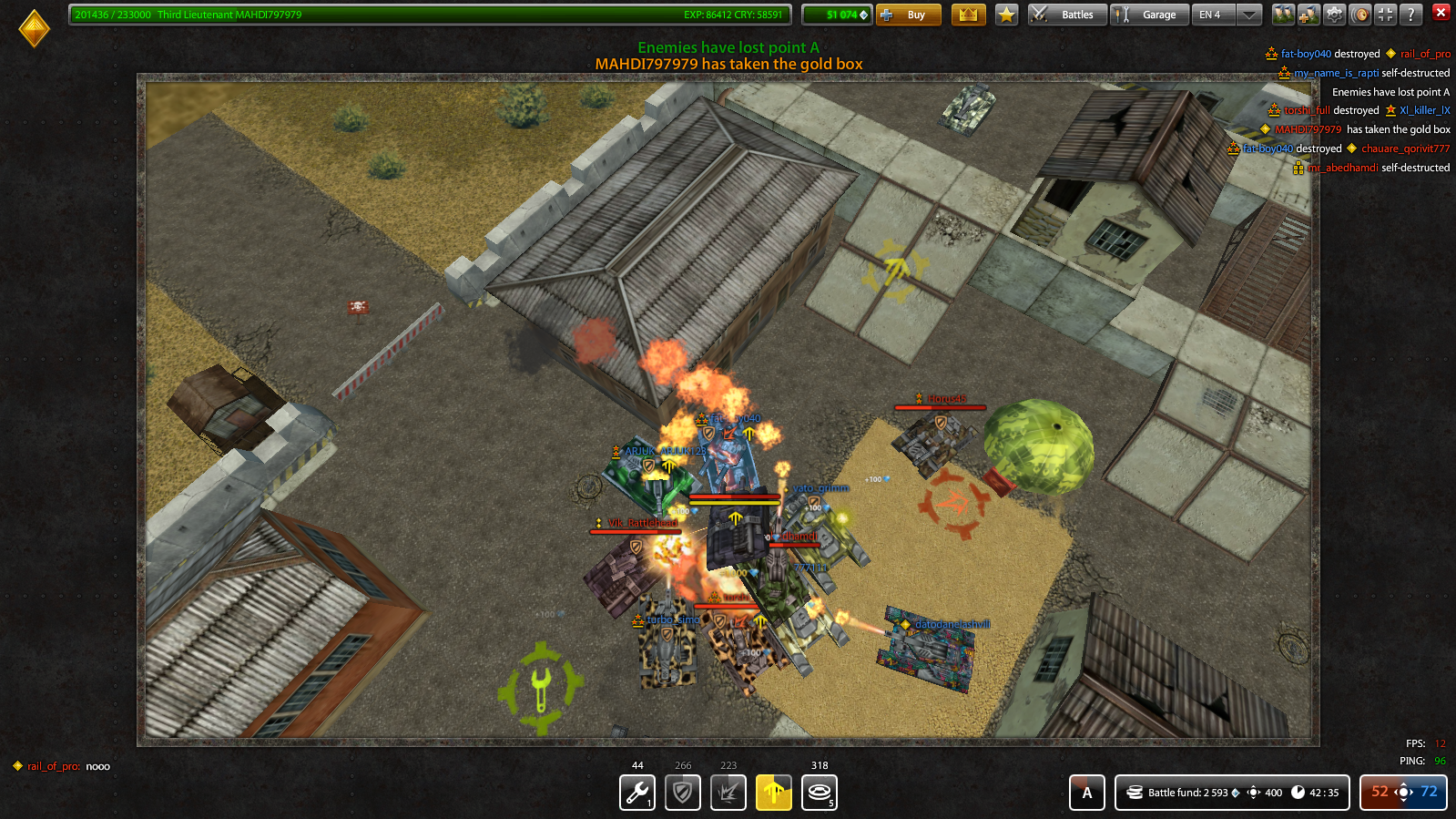This screenshot has height=819, width=1456.
Task: Activate the Double Armor shield supply
Action: coord(682,792)
